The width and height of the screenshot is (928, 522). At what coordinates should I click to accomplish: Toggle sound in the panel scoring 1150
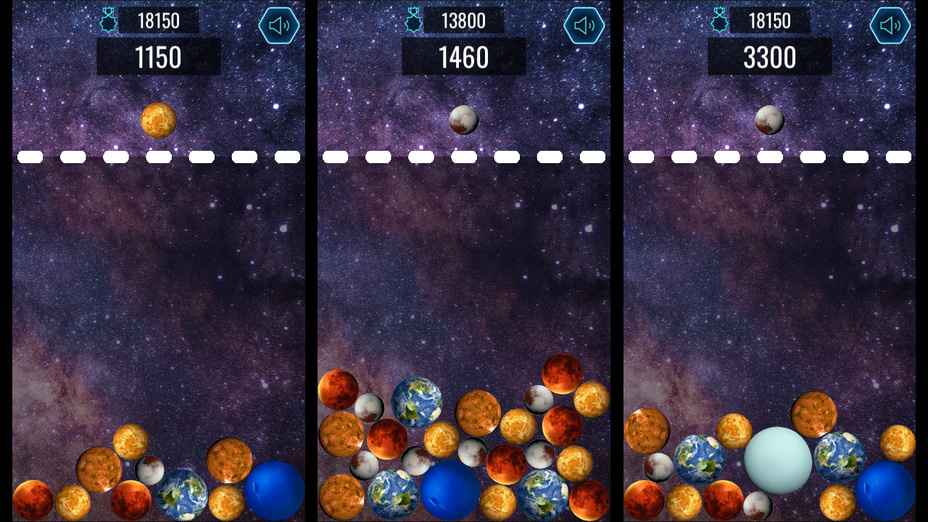279,26
